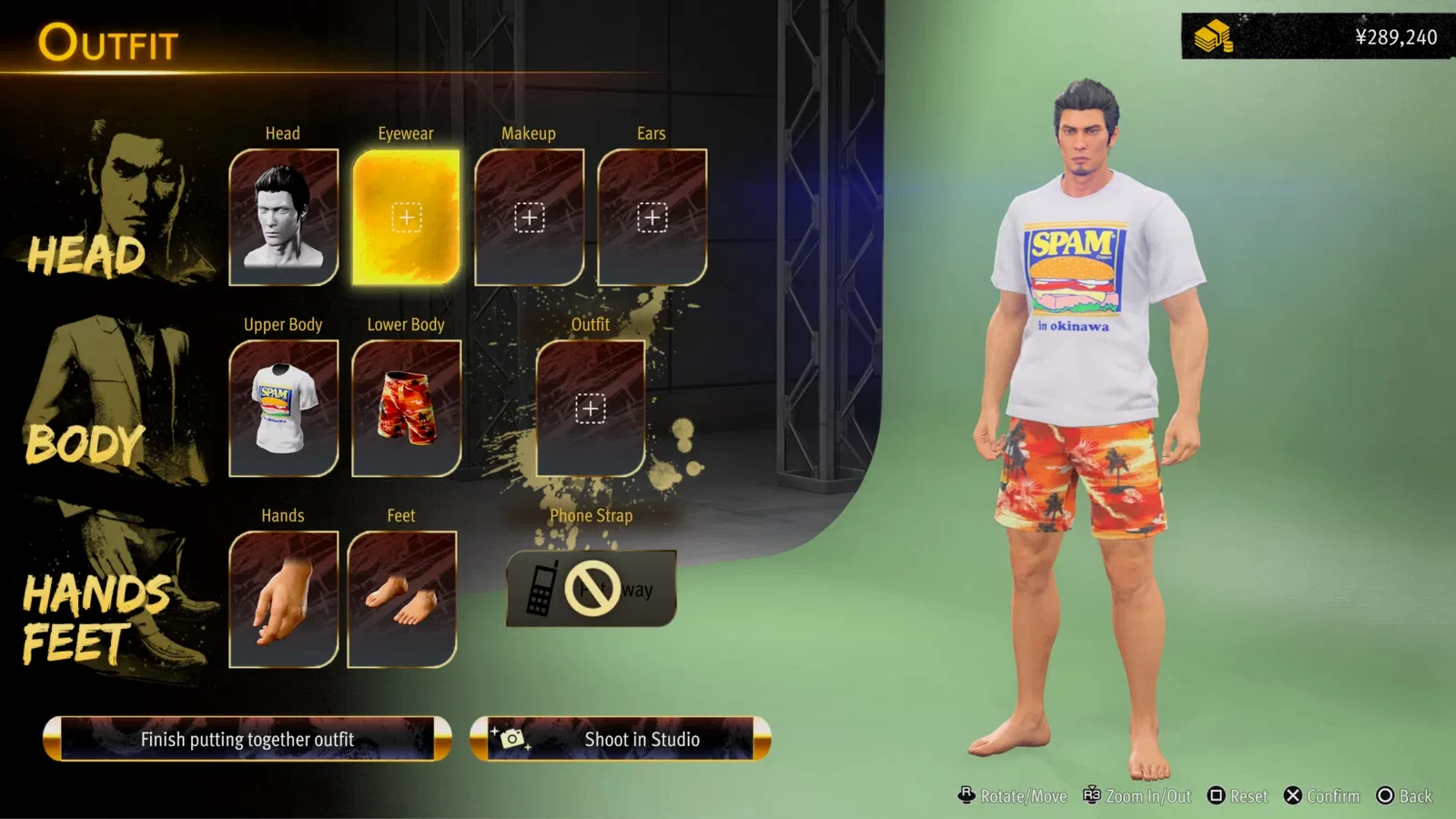Open Shoot in Studio mode

621,739
